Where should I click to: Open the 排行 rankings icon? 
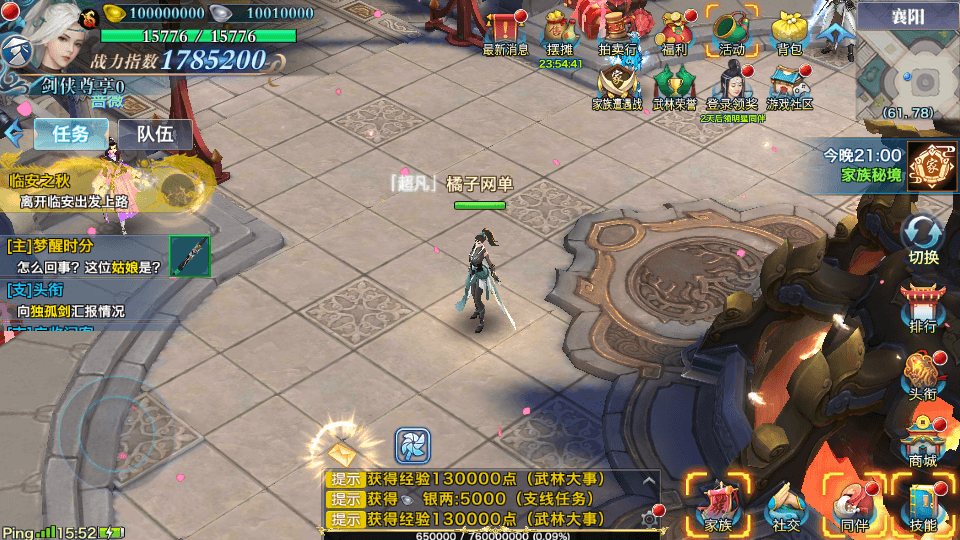tap(923, 307)
